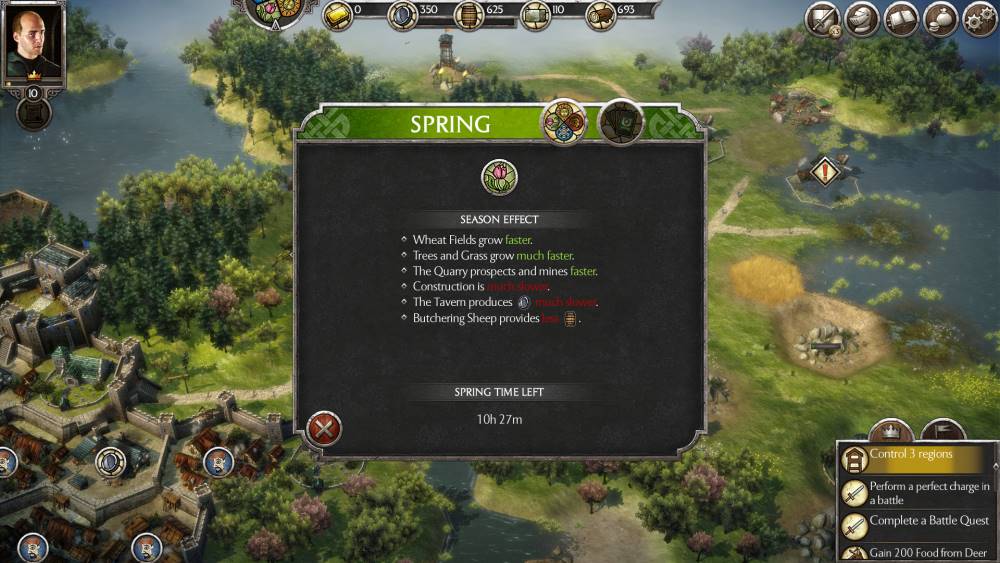Select the flag quests tab
The image size is (1000, 563).
(940, 433)
